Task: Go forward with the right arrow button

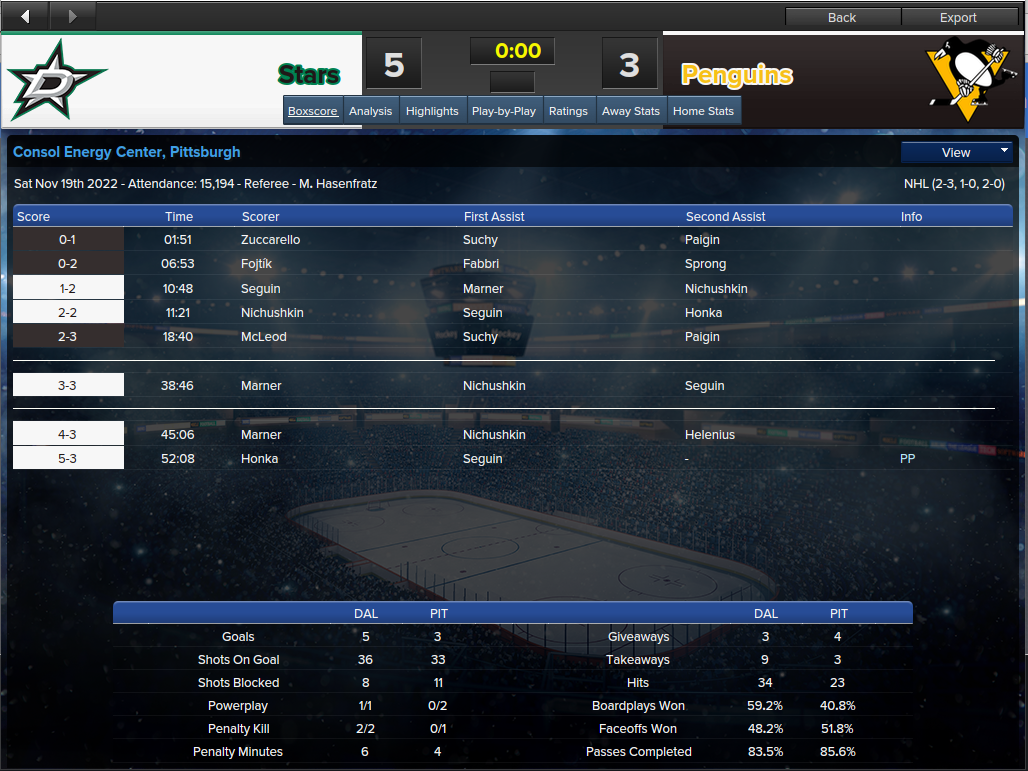Action: pyautogui.click(x=72, y=16)
